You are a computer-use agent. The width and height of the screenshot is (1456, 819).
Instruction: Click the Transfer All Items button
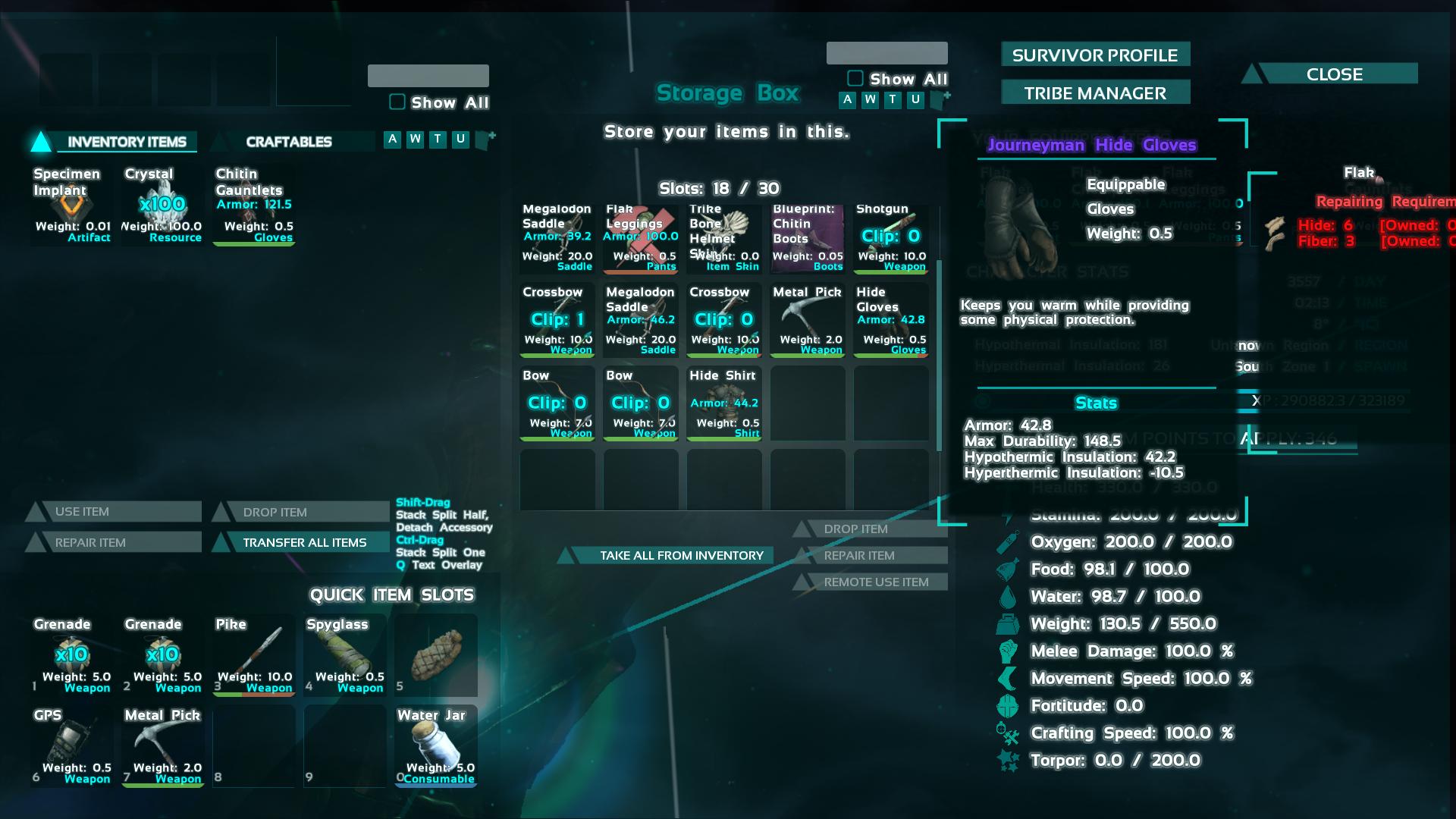[303, 542]
